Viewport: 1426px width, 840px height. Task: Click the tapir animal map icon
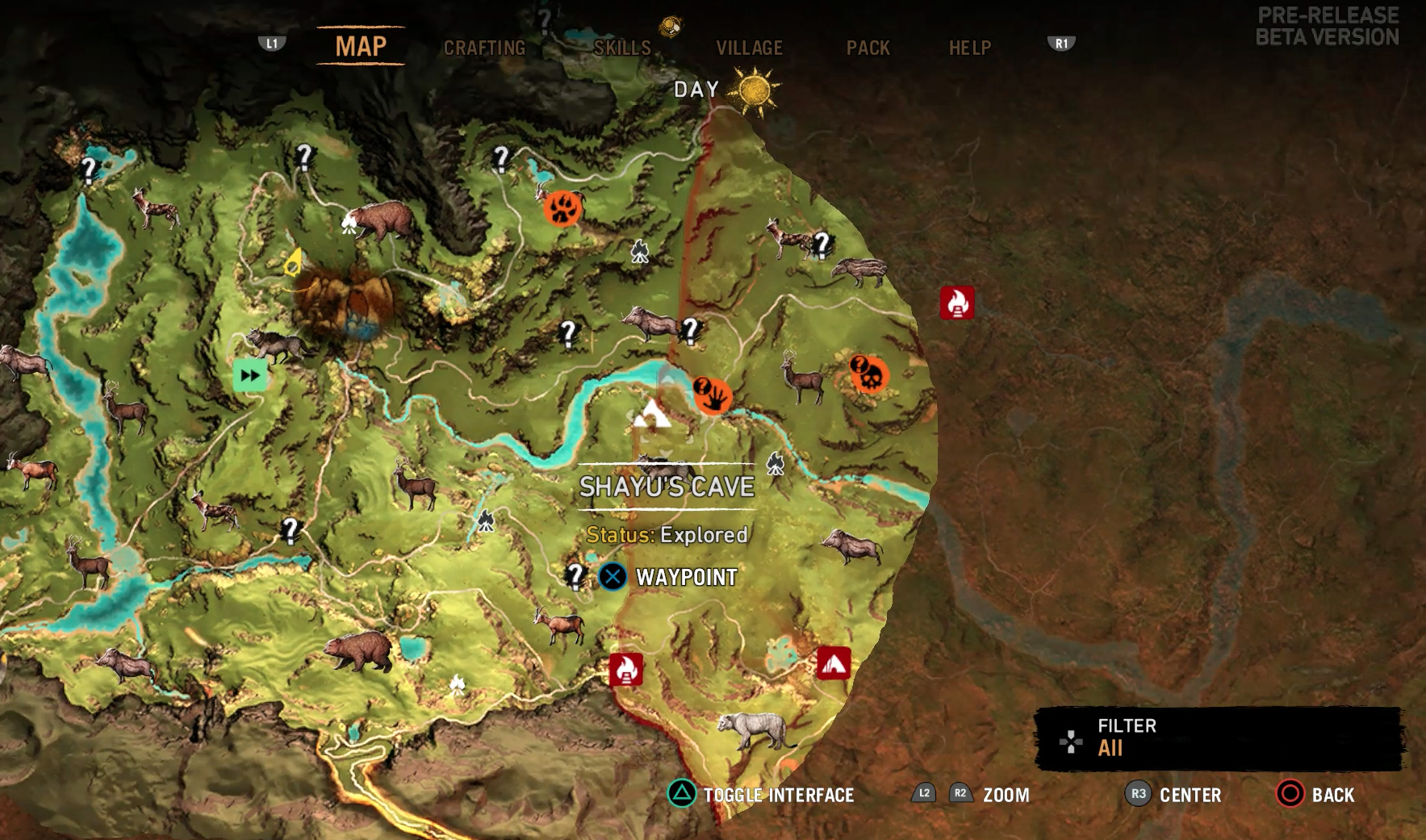[x=859, y=271]
